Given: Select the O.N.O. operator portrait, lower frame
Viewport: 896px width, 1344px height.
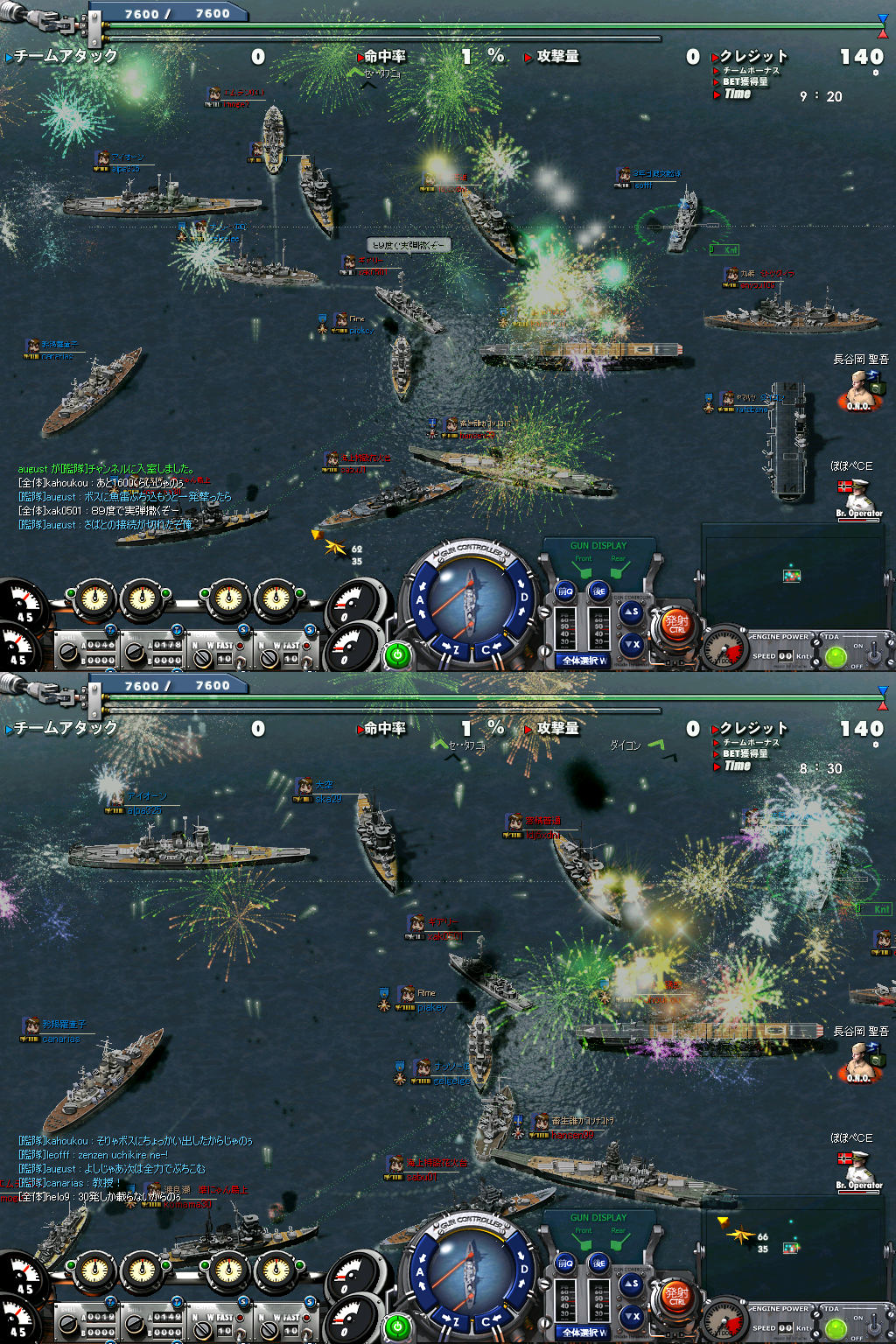Looking at the screenshot, I should [859, 1061].
